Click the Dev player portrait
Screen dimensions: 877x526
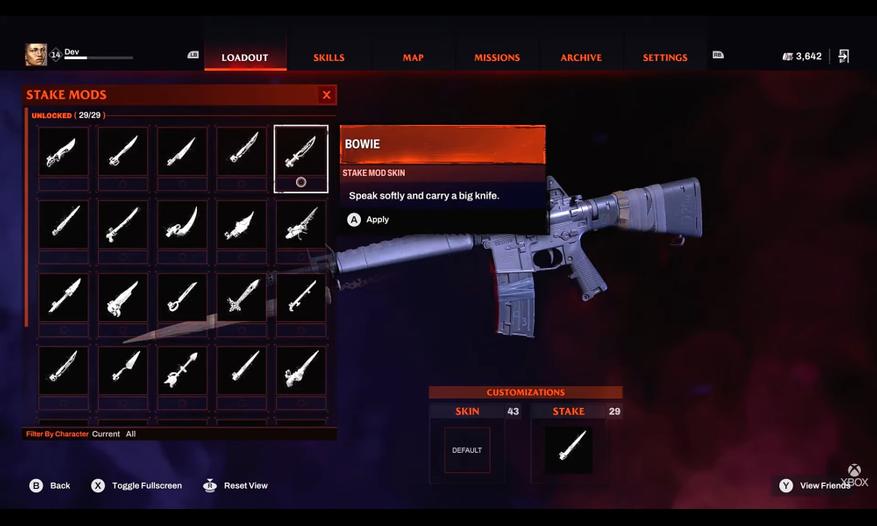tap(36, 54)
